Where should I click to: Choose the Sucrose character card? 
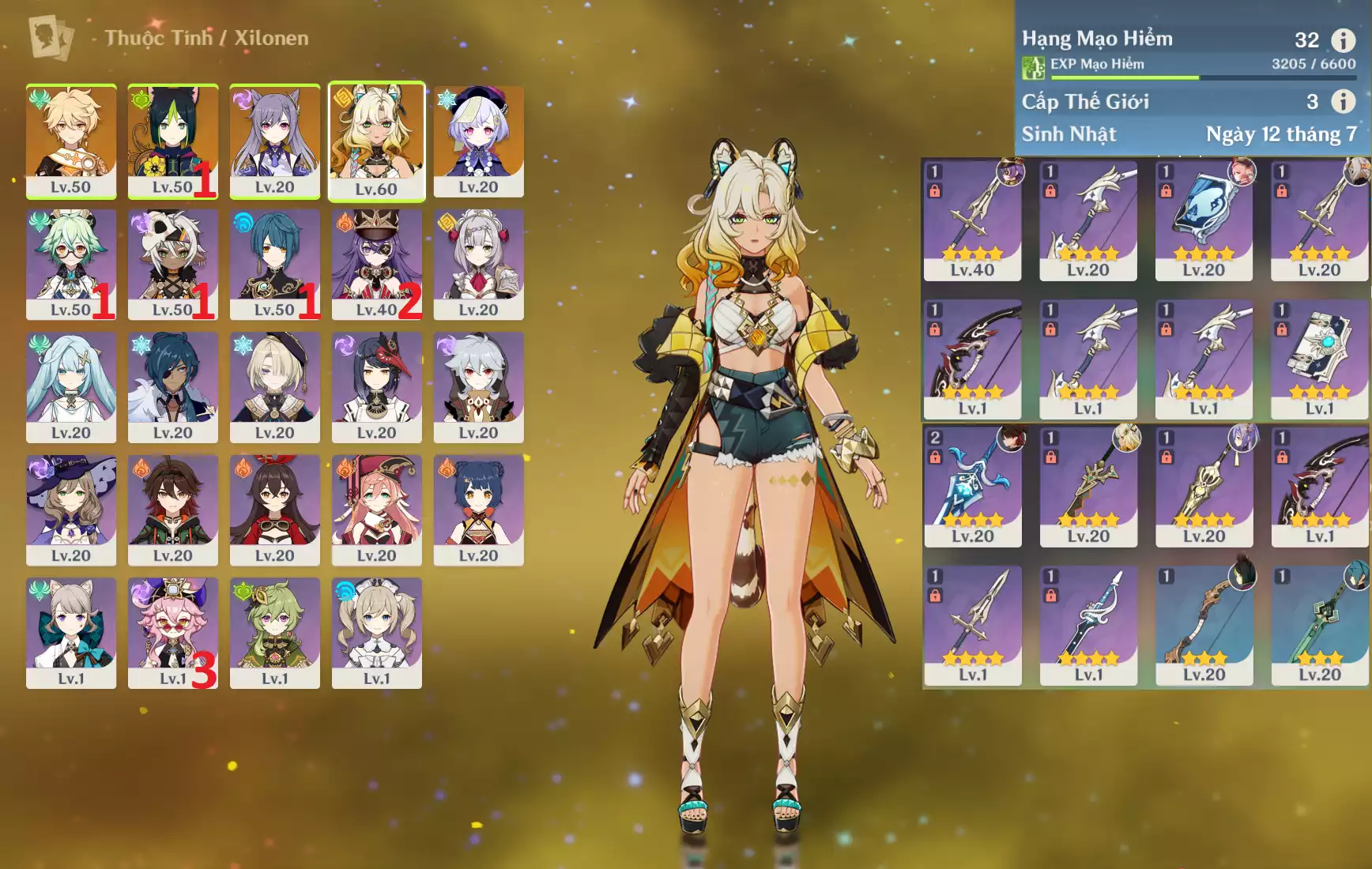coord(71,264)
